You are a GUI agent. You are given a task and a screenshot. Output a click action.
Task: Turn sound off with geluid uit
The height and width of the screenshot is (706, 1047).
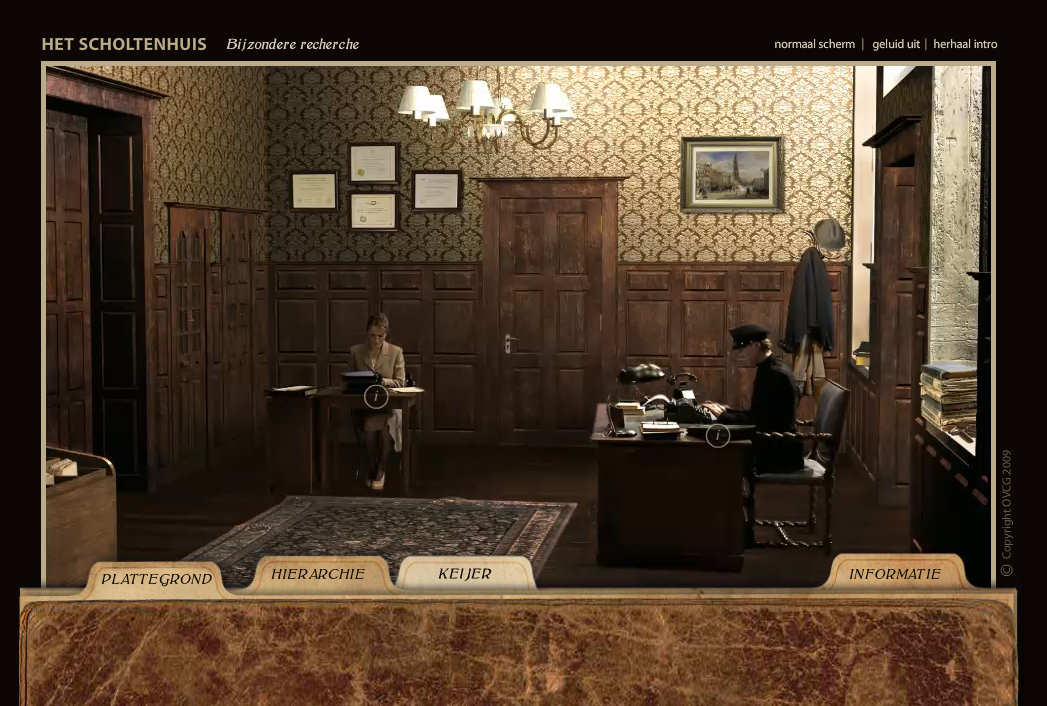click(x=895, y=44)
